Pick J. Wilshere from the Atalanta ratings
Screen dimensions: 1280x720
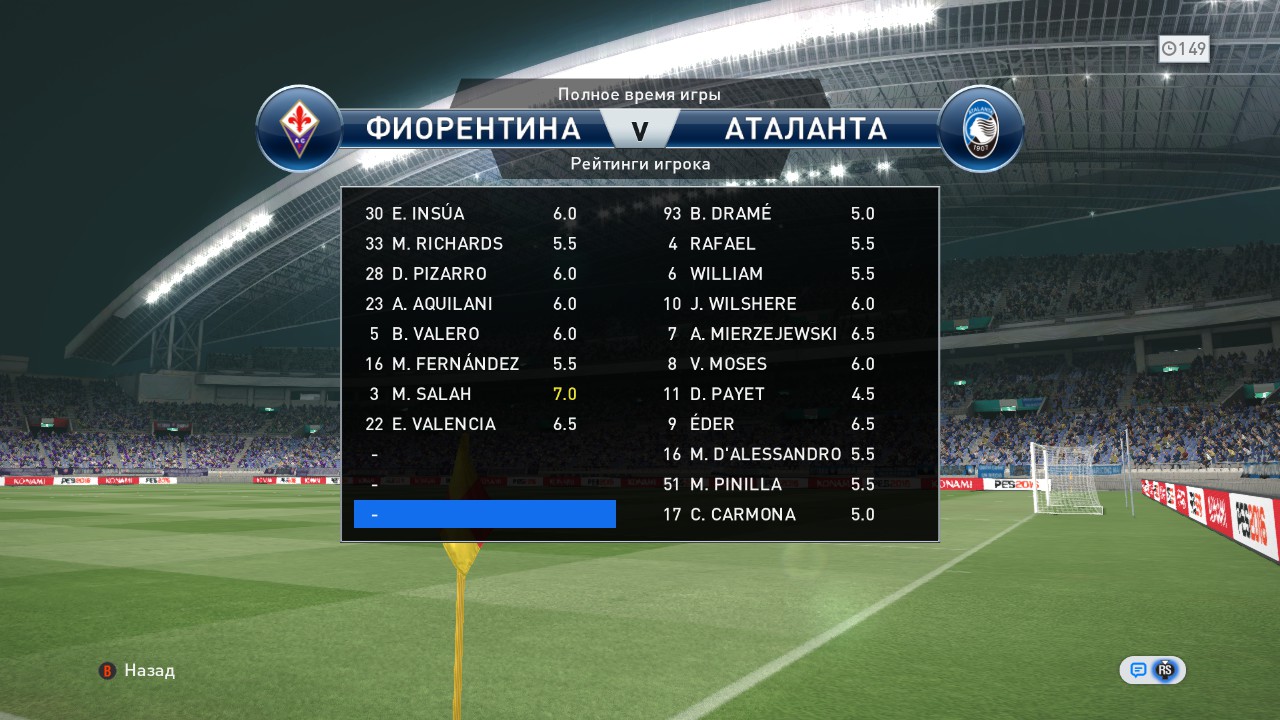pos(770,304)
